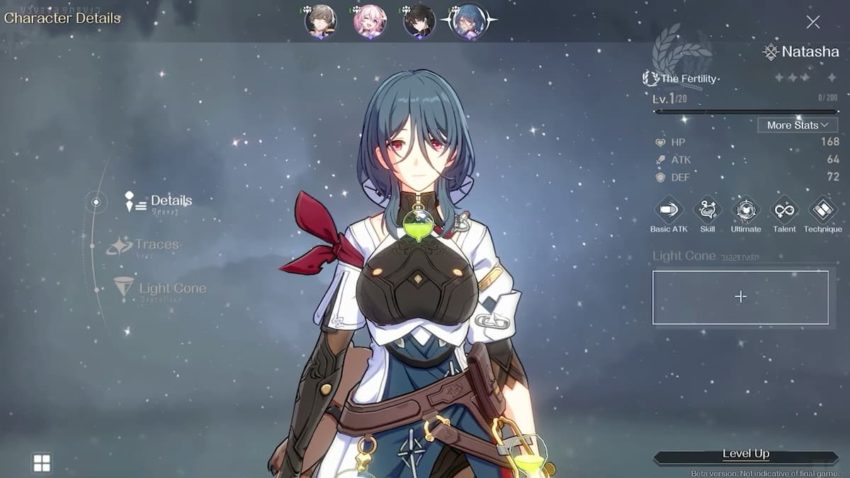Close the Character Details screen
The width and height of the screenshot is (850, 478).
coord(813,22)
